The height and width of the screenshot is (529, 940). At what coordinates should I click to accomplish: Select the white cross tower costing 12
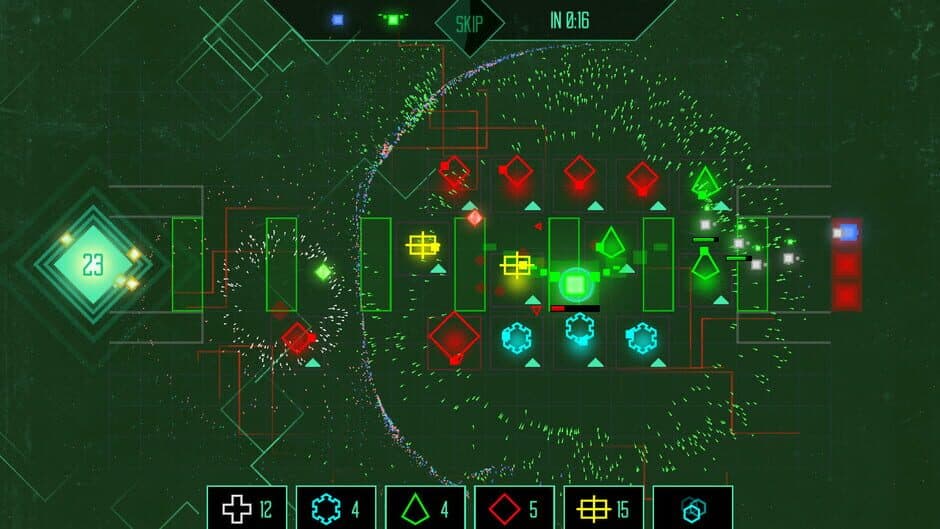pyautogui.click(x=247, y=509)
